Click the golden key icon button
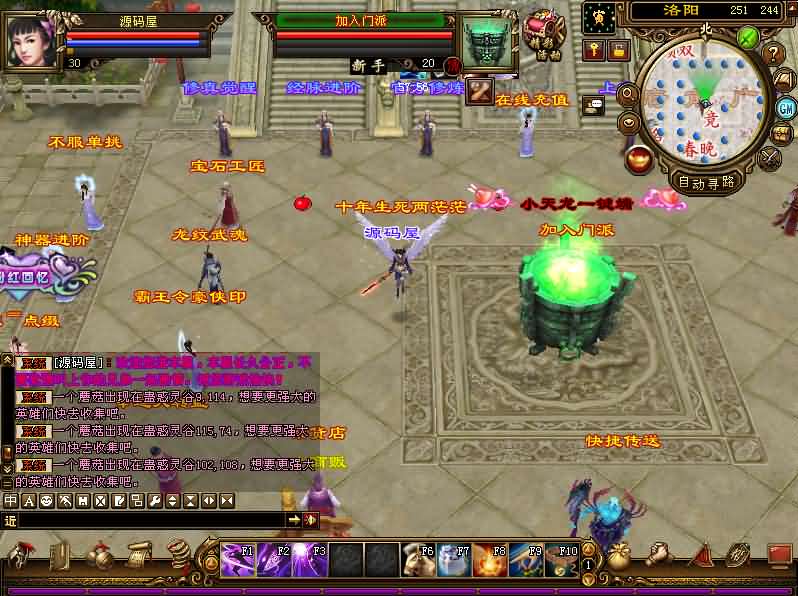 594,50
